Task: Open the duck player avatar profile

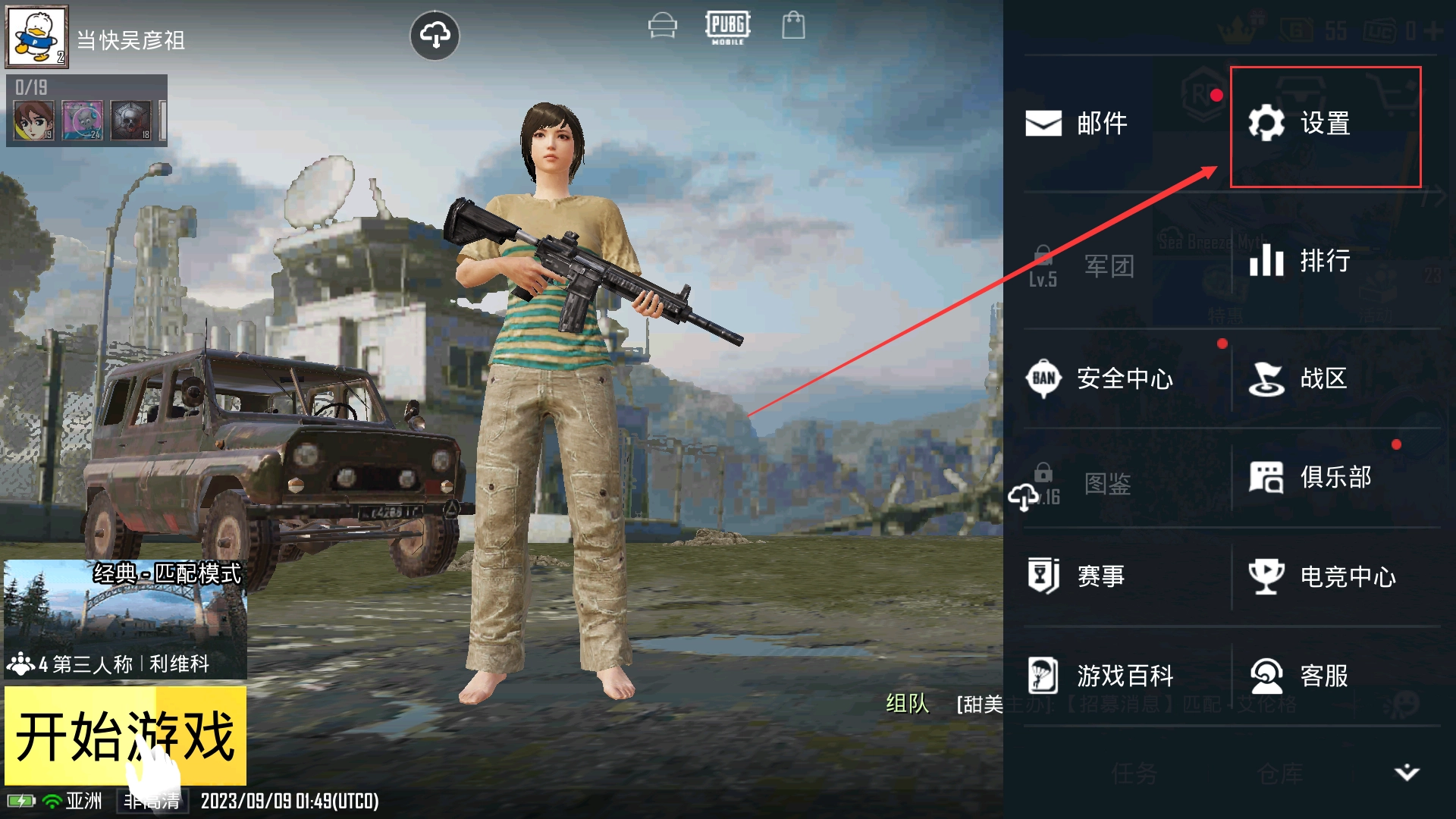Action: [x=36, y=36]
